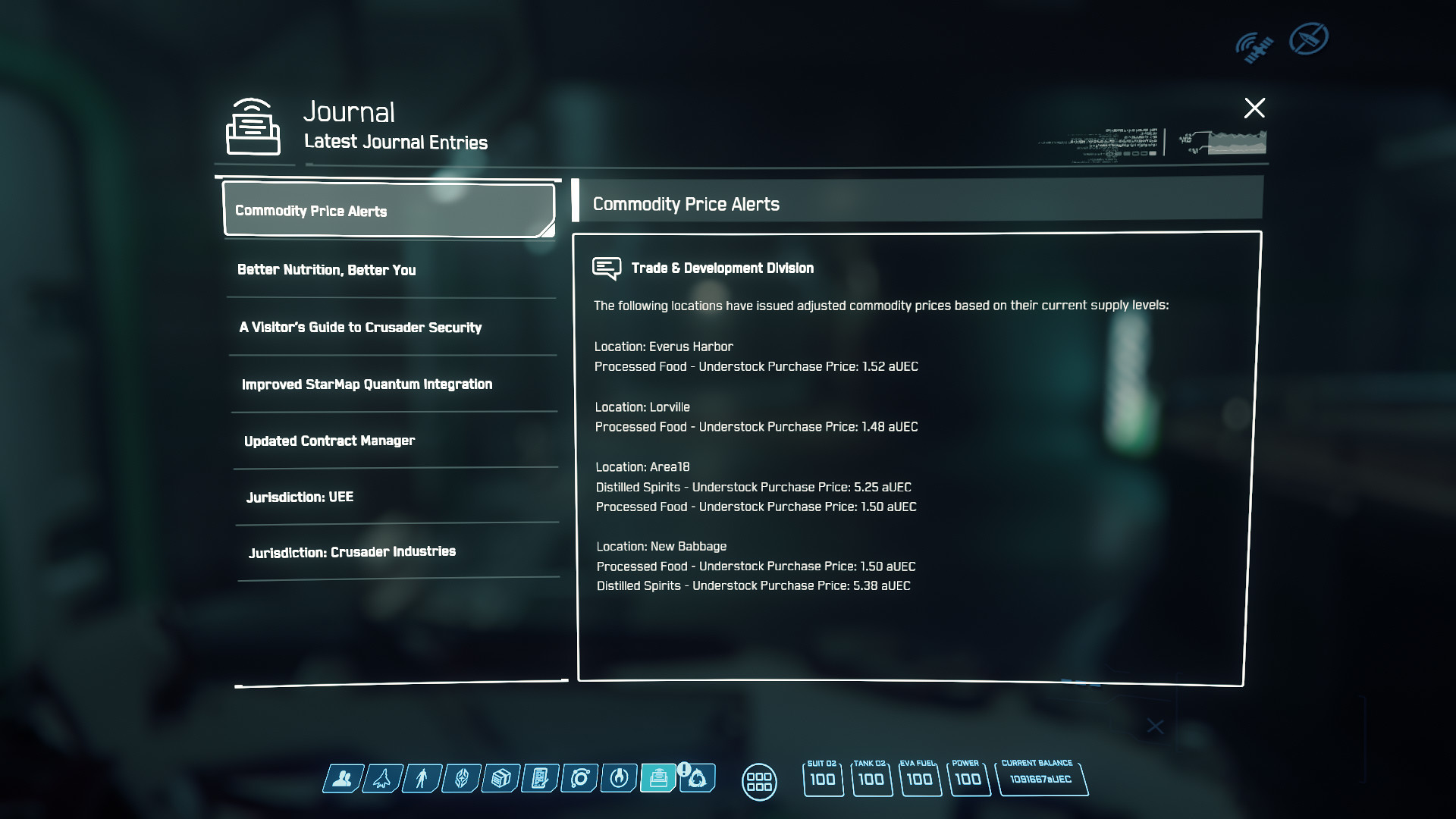Open the wrench maintenance app
Image resolution: width=1456 pixels, height=819 pixels.
coord(619,779)
